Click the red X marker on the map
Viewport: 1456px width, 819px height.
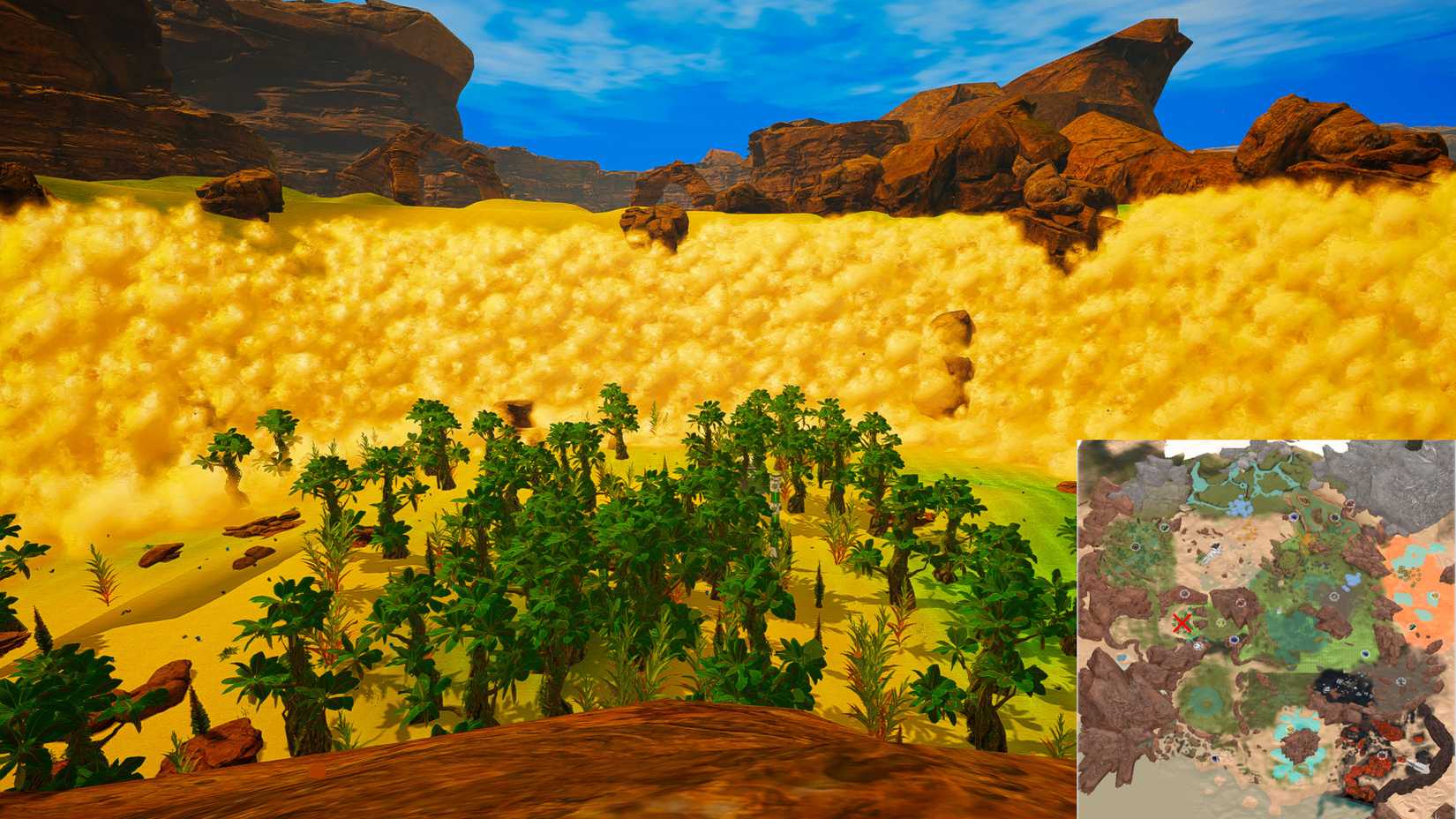tap(1182, 623)
